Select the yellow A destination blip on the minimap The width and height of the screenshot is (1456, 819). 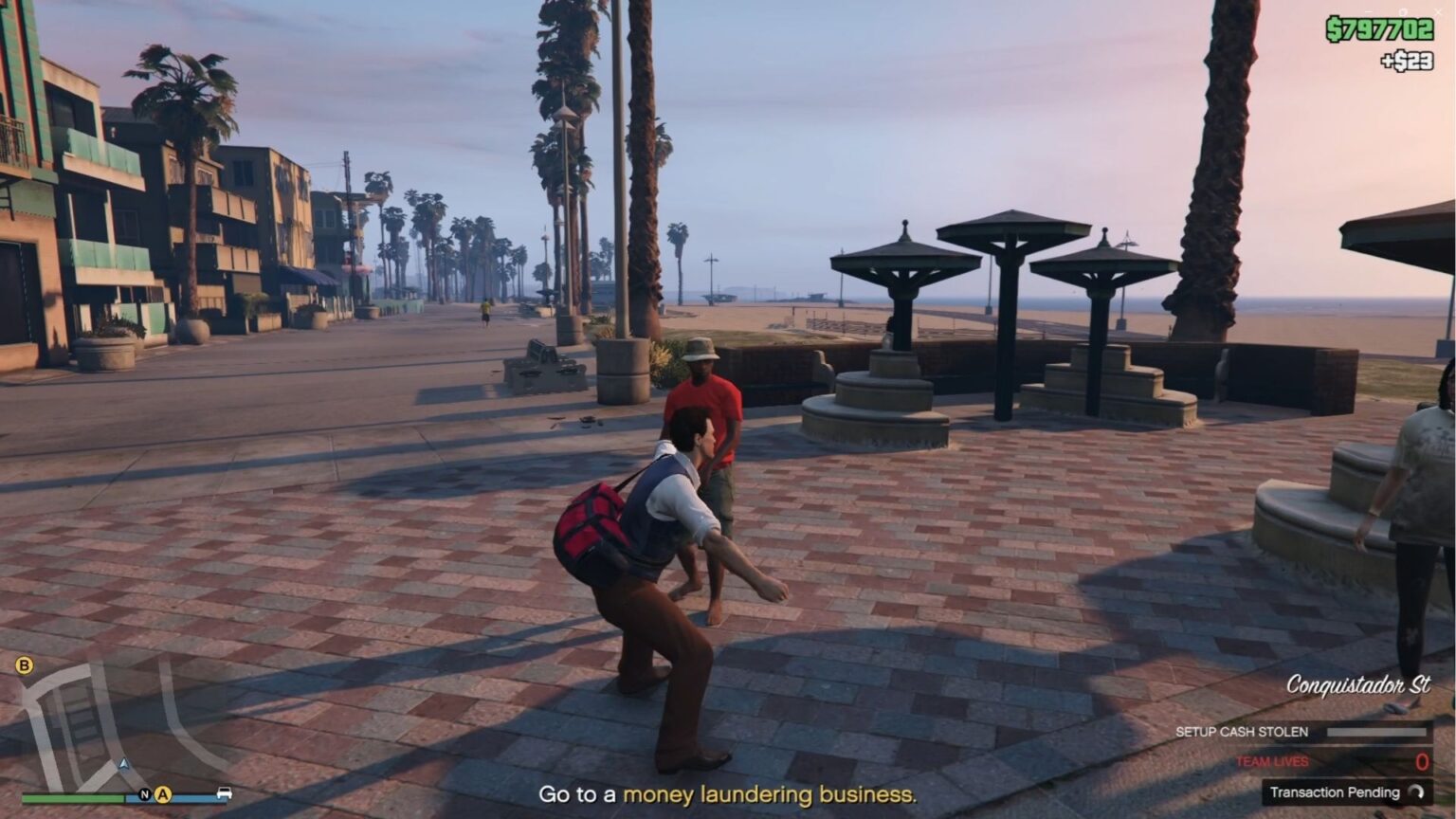click(162, 794)
